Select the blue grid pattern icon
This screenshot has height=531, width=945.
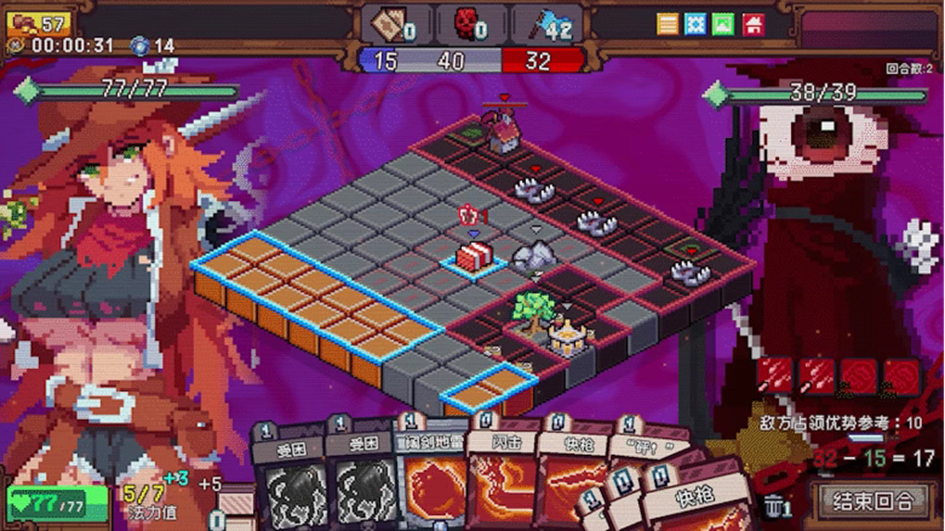pyautogui.click(x=696, y=24)
